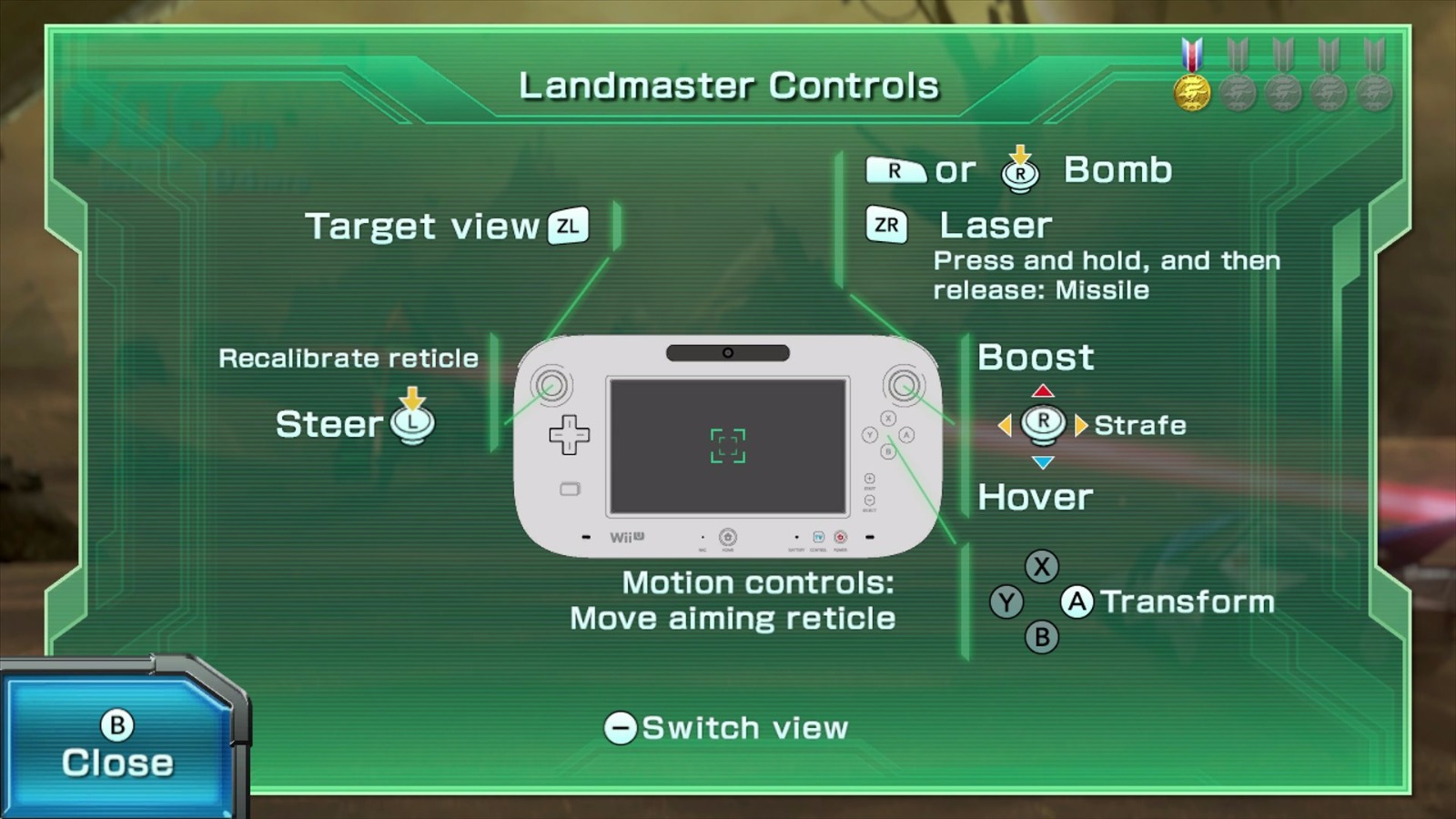The width and height of the screenshot is (1456, 819).
Task: Click the blue down arrow below the R stick
Action: [1043, 460]
